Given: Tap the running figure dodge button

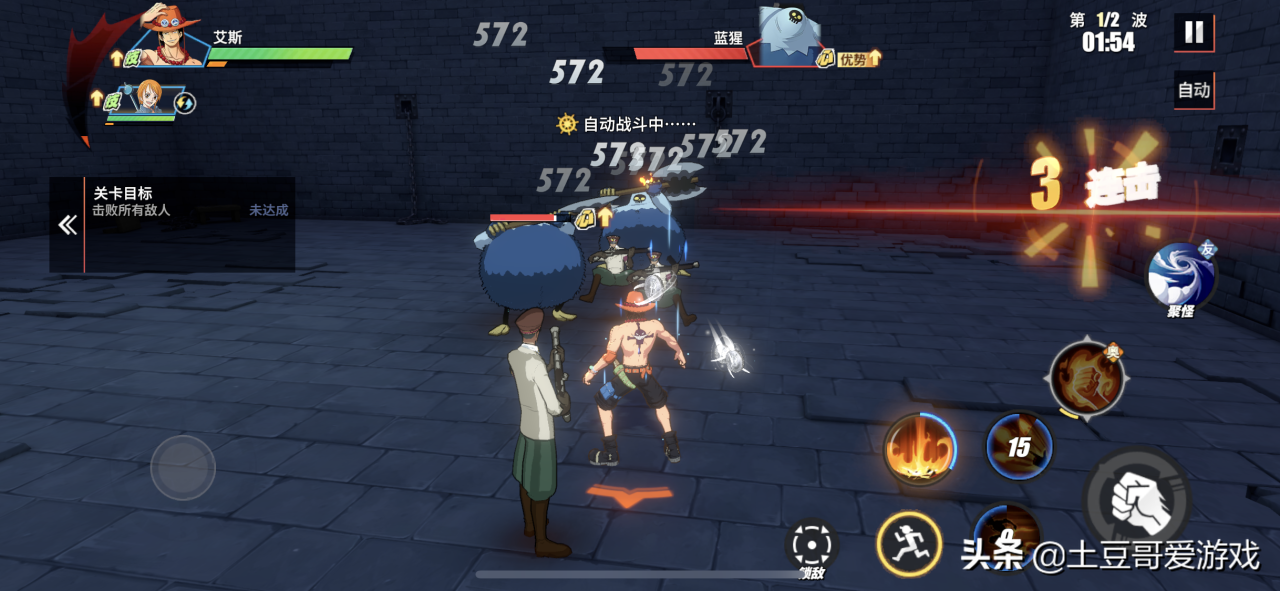Looking at the screenshot, I should pos(909,544).
